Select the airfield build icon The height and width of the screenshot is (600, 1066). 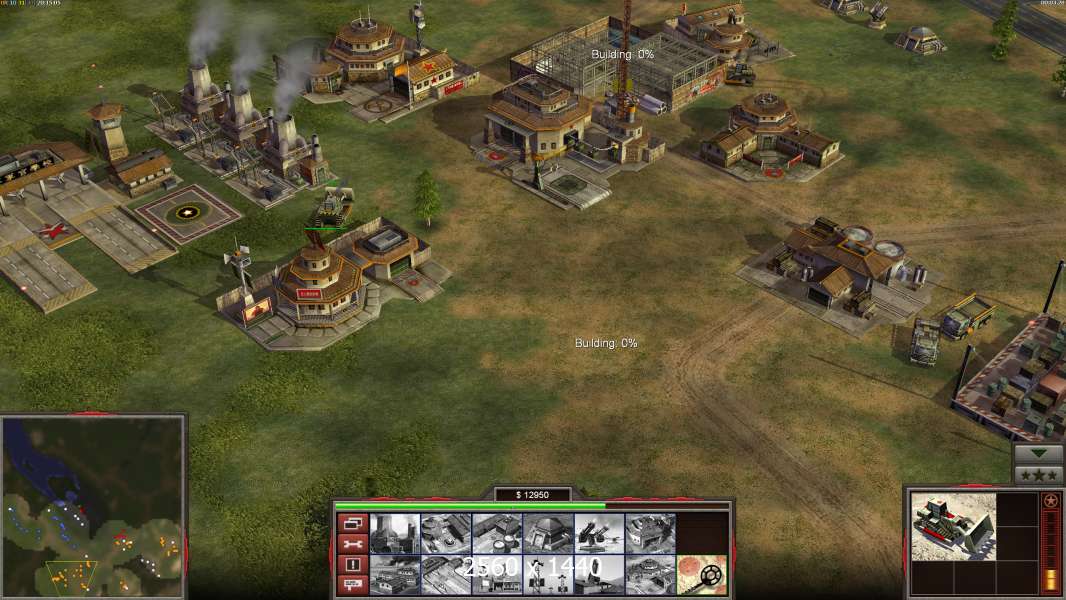(x=446, y=575)
